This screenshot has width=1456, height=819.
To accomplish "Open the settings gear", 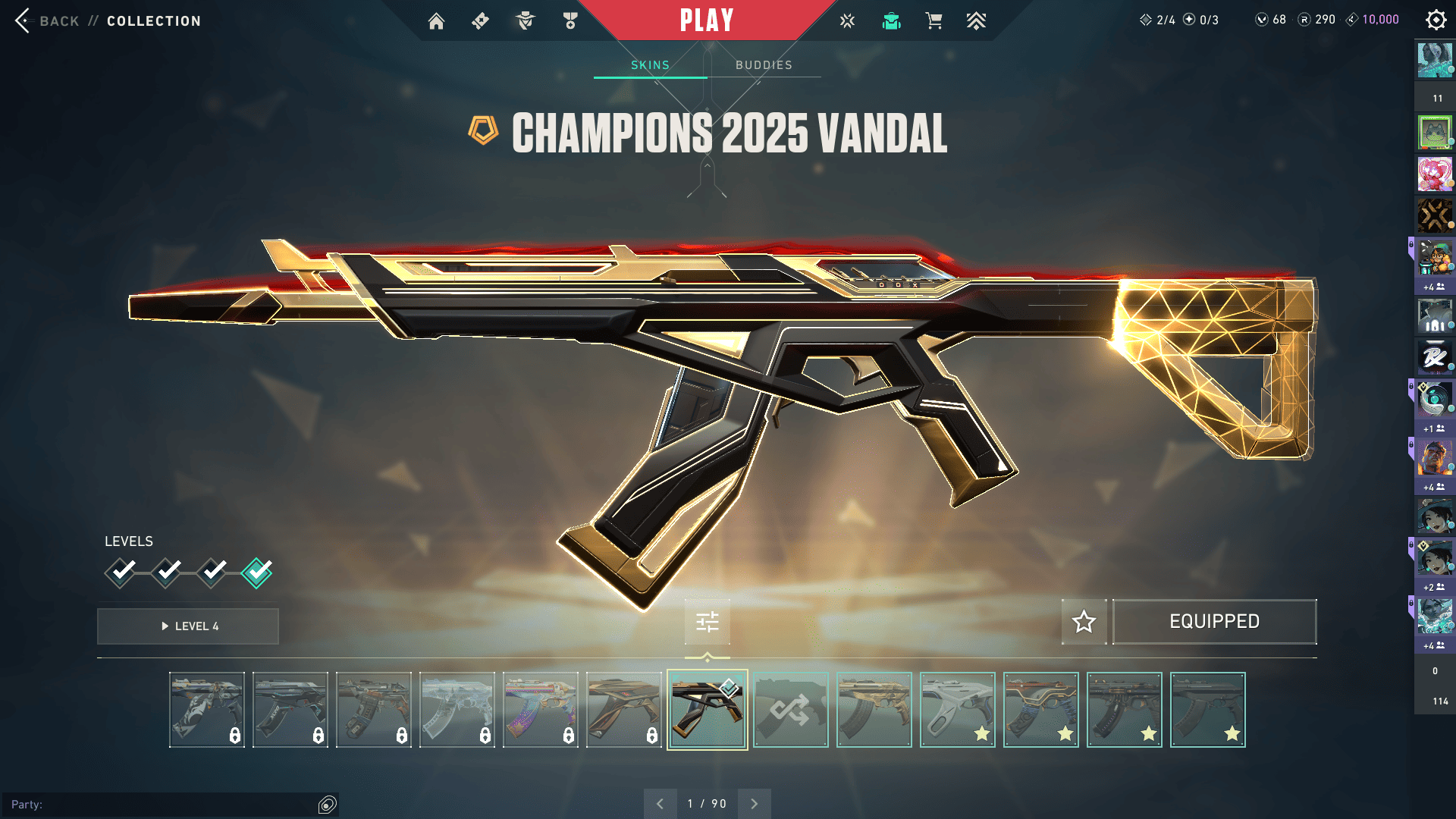I will [x=1436, y=20].
